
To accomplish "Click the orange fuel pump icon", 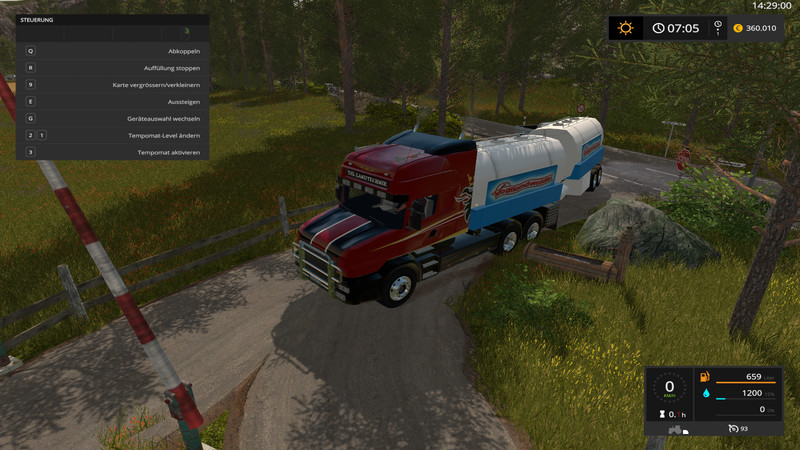I will point(705,378).
